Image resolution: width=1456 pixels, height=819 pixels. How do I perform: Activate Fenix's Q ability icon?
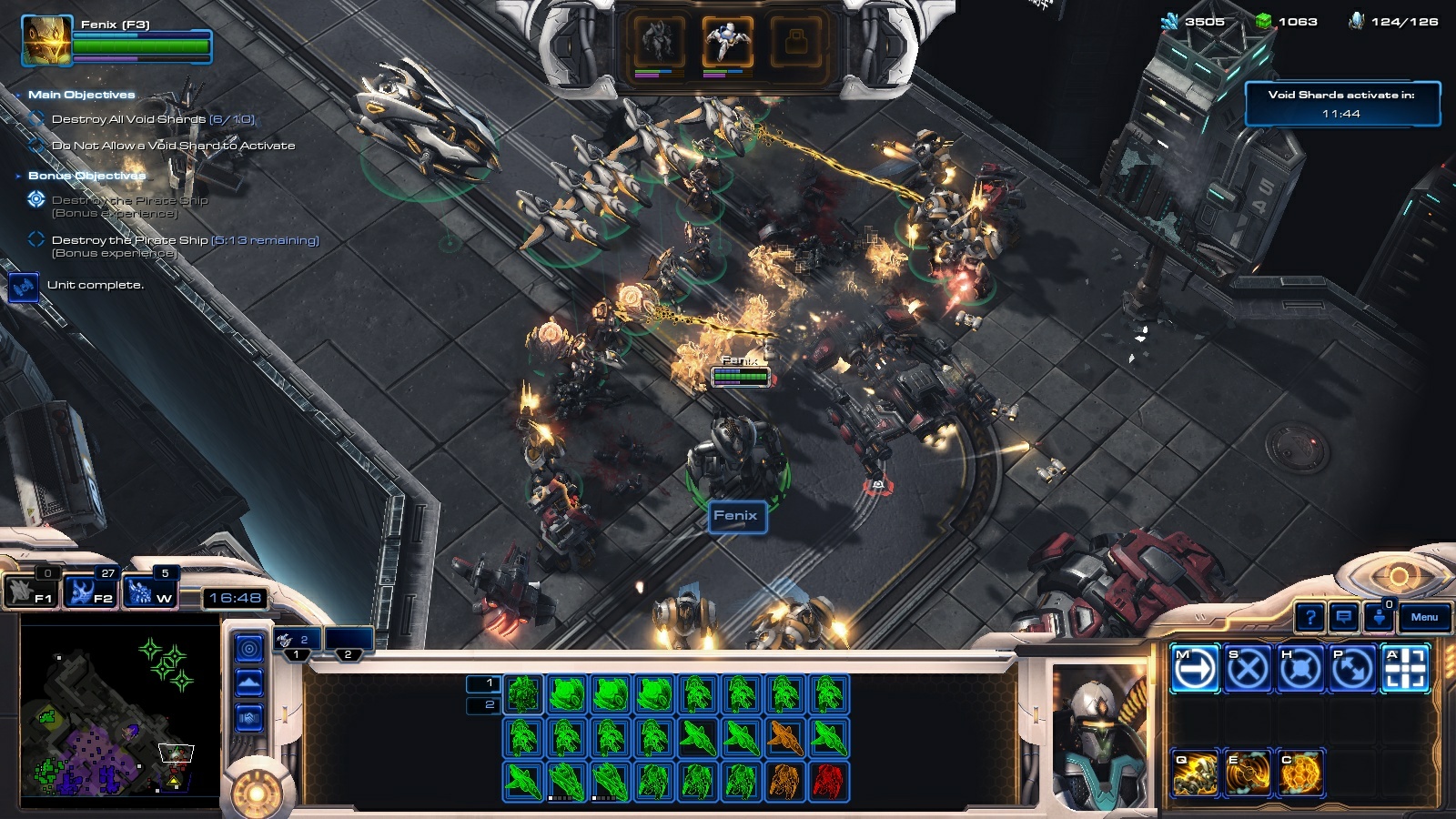pyautogui.click(x=1195, y=773)
